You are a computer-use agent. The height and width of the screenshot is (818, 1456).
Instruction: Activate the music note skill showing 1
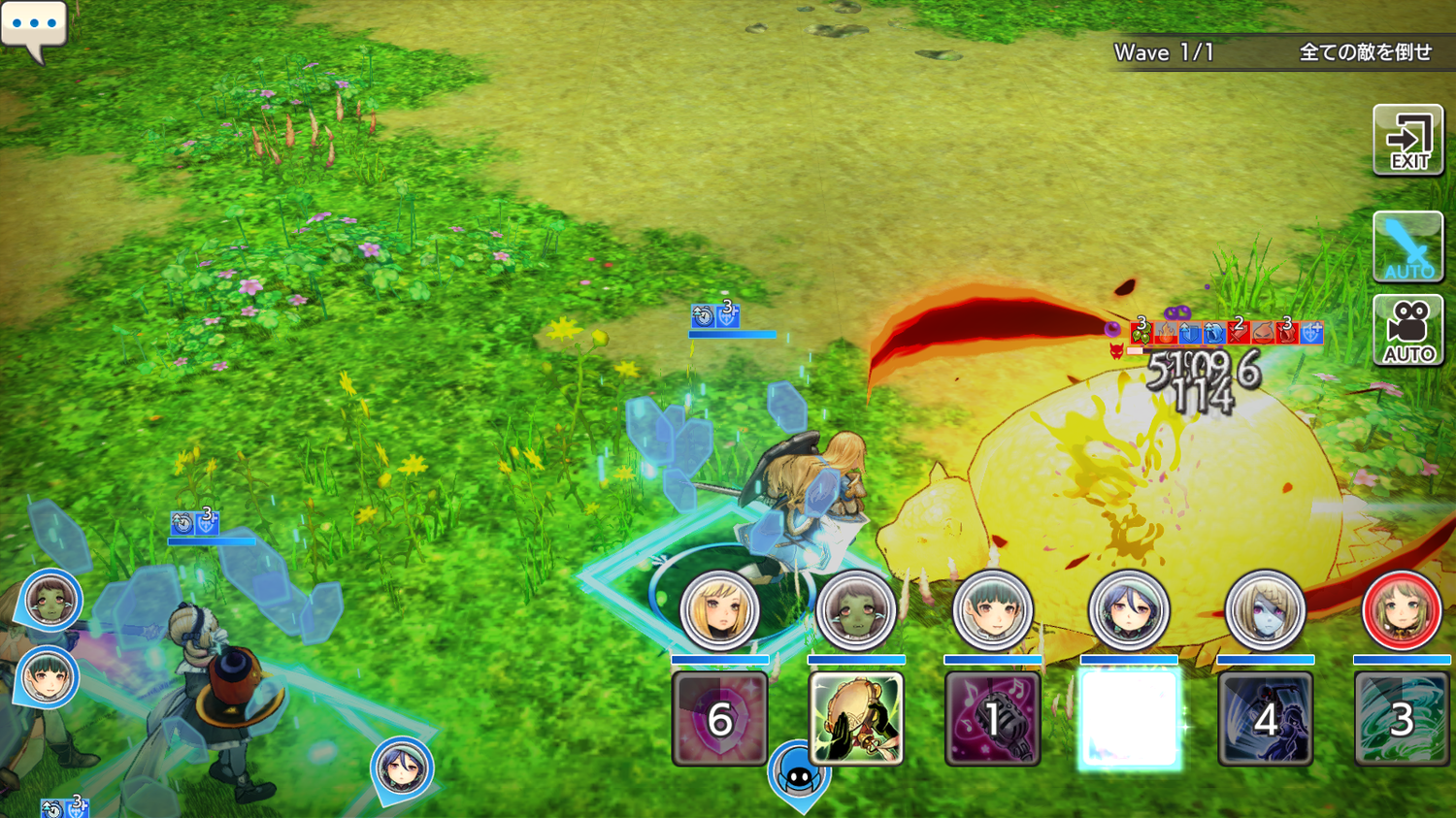[x=992, y=719]
